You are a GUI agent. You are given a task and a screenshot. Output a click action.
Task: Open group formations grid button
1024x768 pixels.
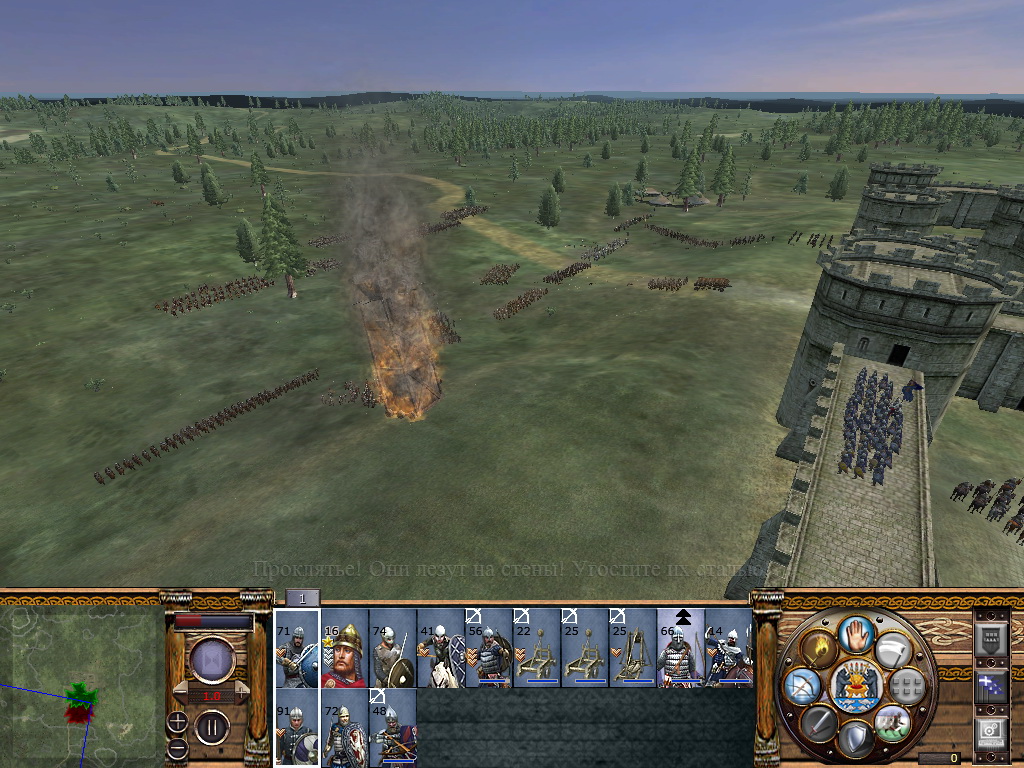[907, 686]
